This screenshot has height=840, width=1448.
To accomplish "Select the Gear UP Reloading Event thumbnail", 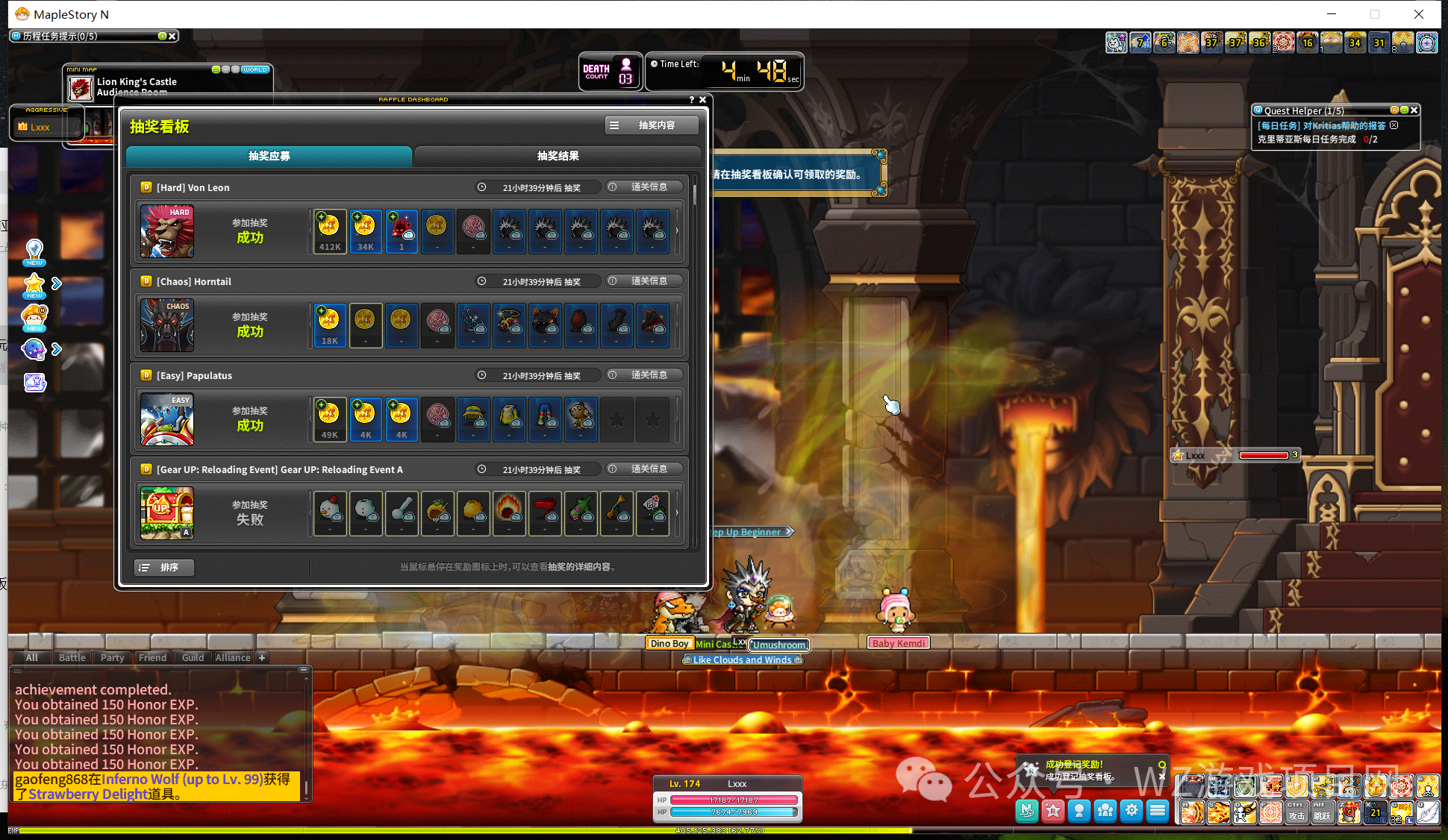I will pos(167,513).
